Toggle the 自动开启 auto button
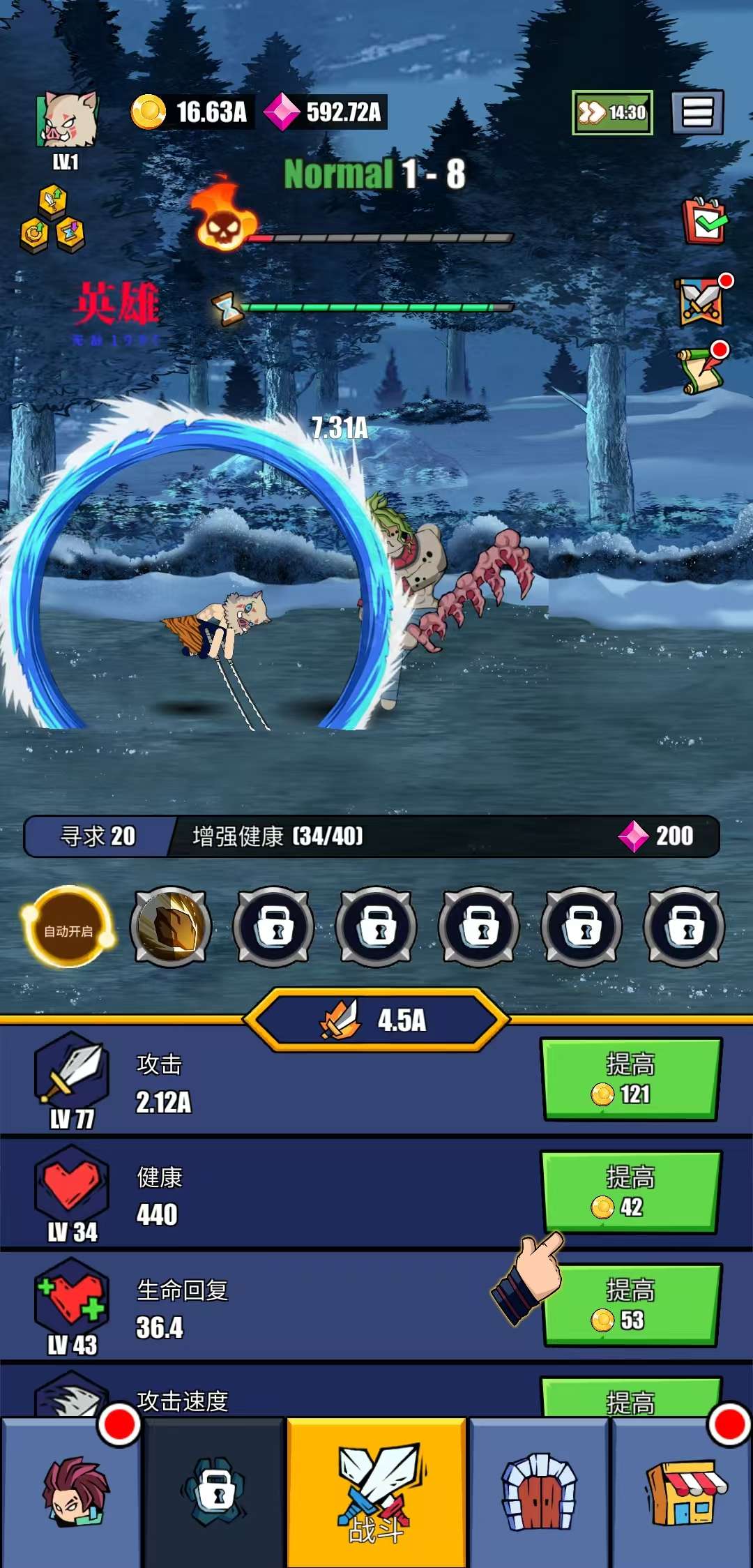This screenshot has width=753, height=1568. (68, 928)
